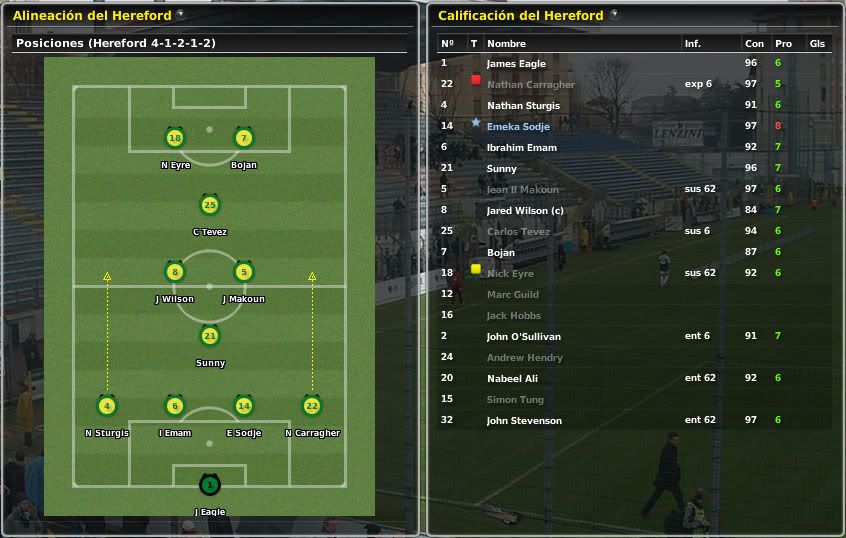Screen dimensions: 846x538
Task: Open the Alineación del Hereford dropdown arrow
Action: click(x=180, y=15)
